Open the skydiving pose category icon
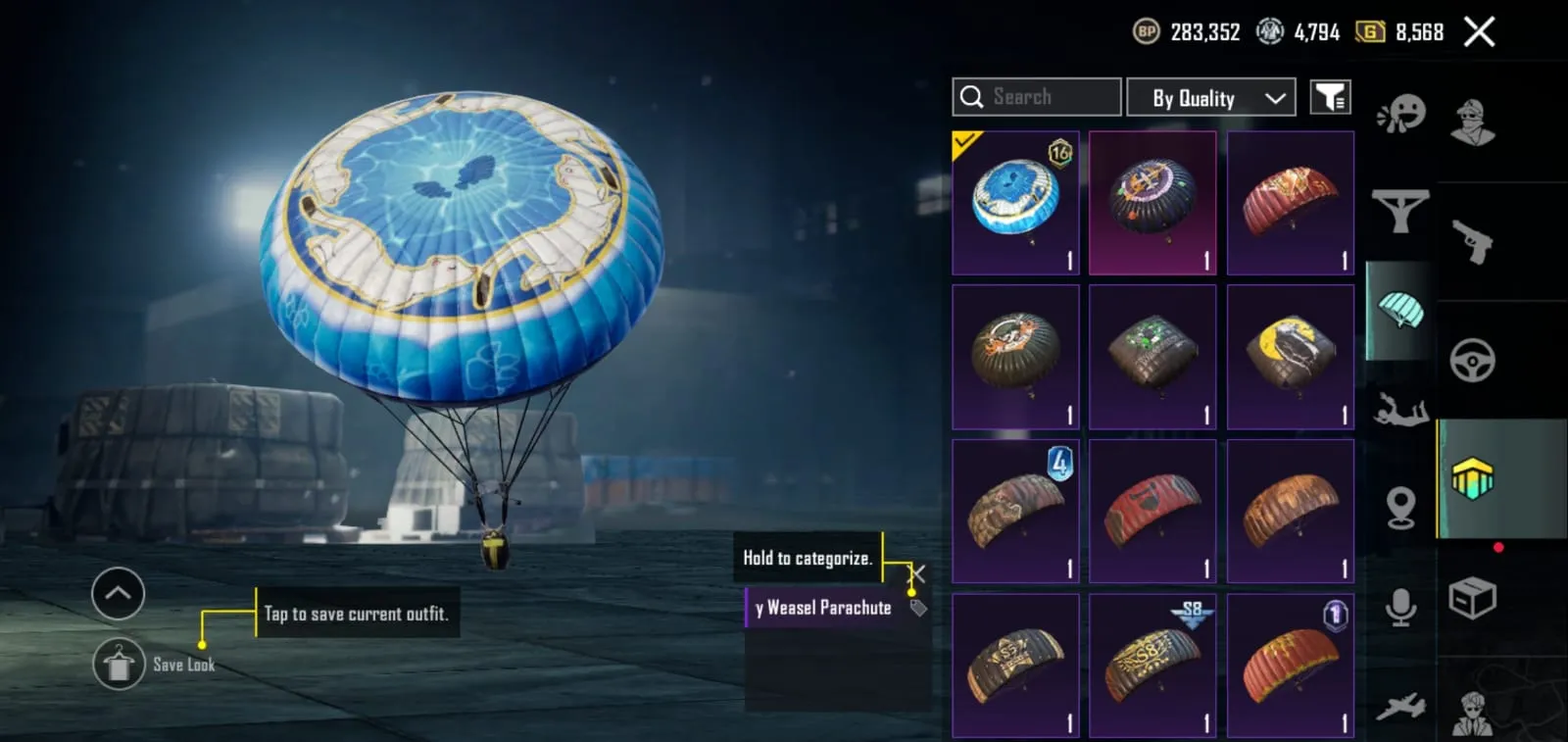Image resolution: width=1568 pixels, height=742 pixels. coord(1399,412)
